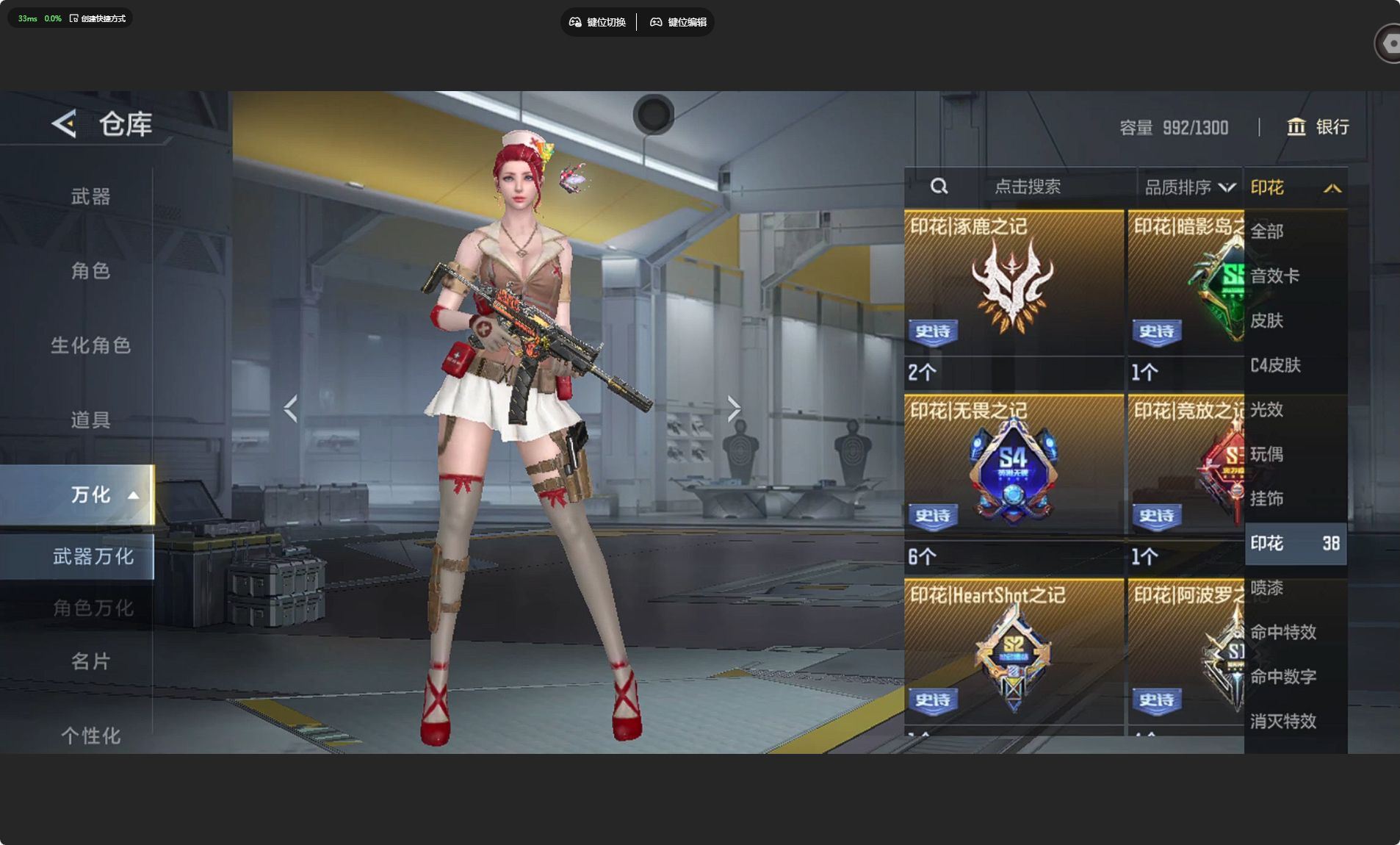Collapse the 万化 category
The height and width of the screenshot is (845, 1400).
tap(103, 495)
